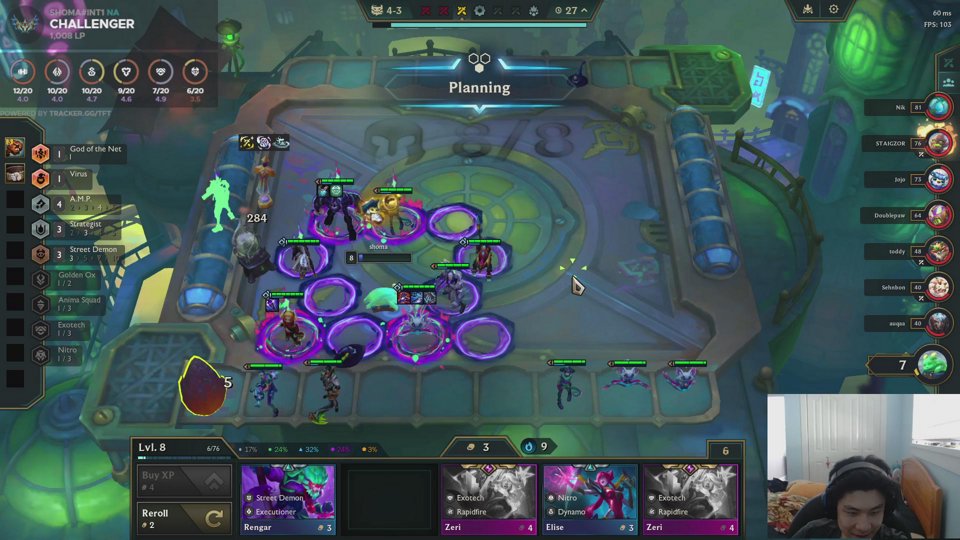Scout STAIGZOR's board from the player list
Screen dimensions: 960x540
pos(938,143)
